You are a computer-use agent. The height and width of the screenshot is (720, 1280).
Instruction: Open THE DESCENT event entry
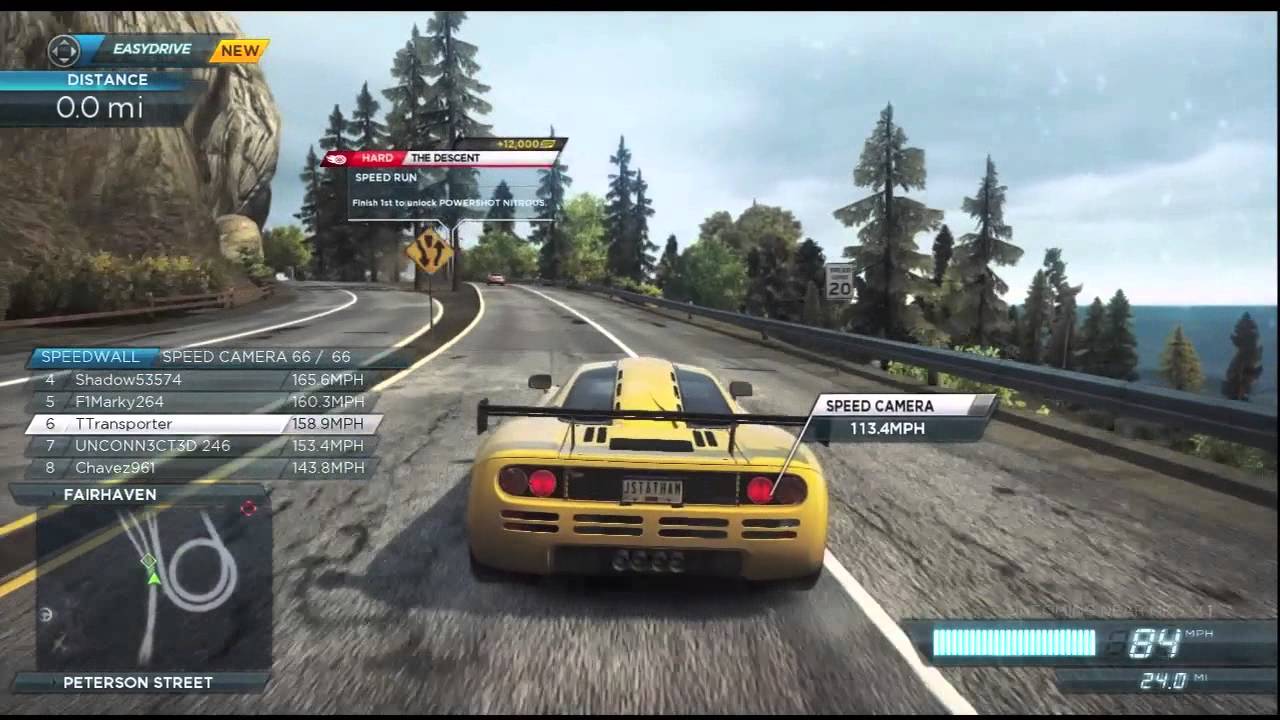(x=444, y=158)
